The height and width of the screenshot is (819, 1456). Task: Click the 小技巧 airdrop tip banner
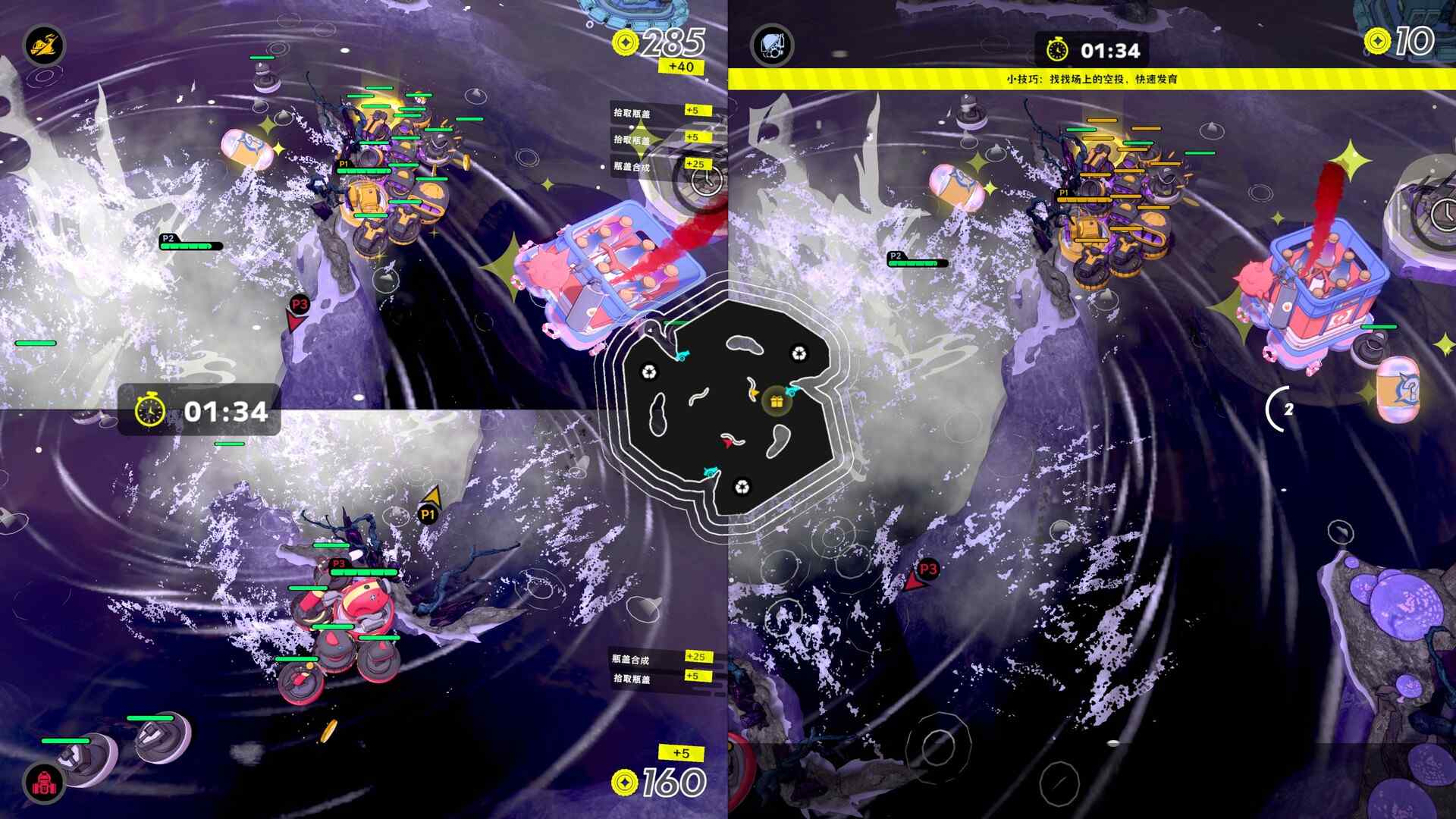click(1092, 76)
